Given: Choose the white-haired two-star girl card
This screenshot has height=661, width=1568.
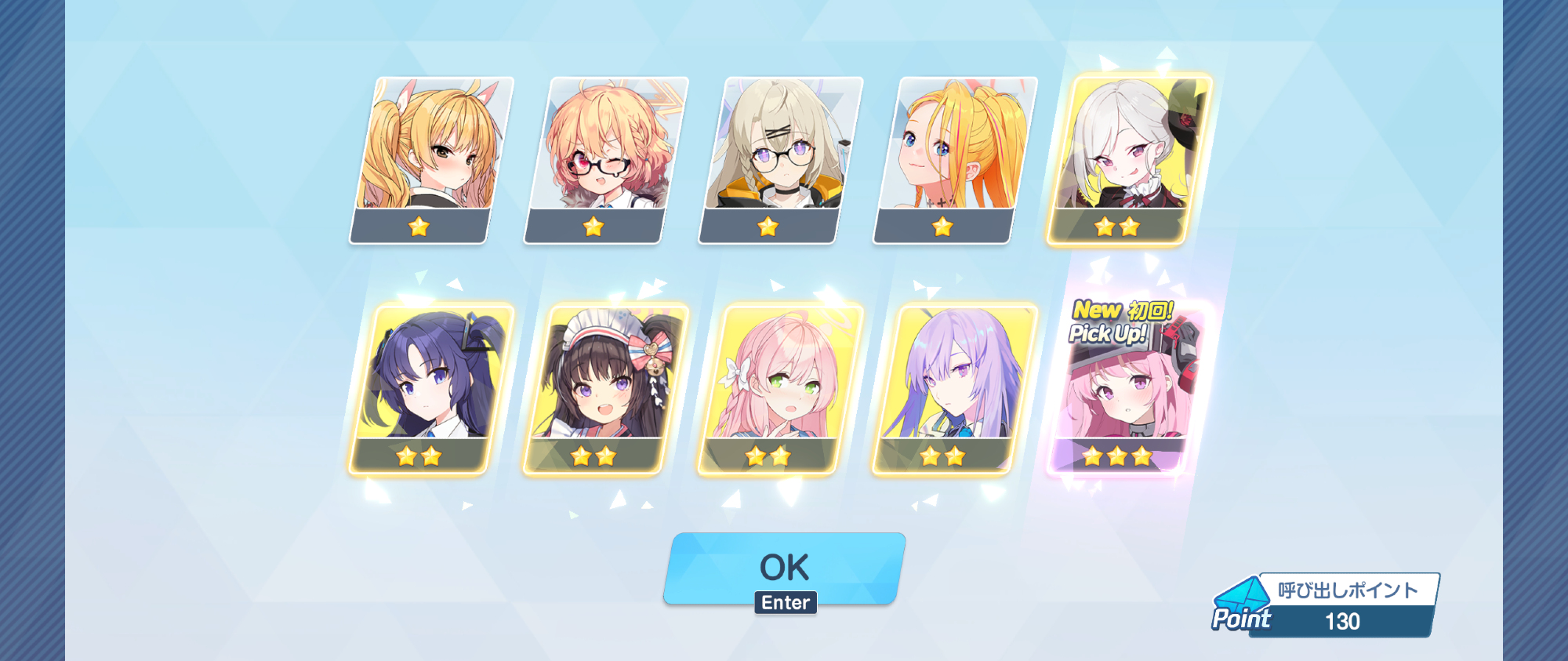Looking at the screenshot, I should (1128, 159).
